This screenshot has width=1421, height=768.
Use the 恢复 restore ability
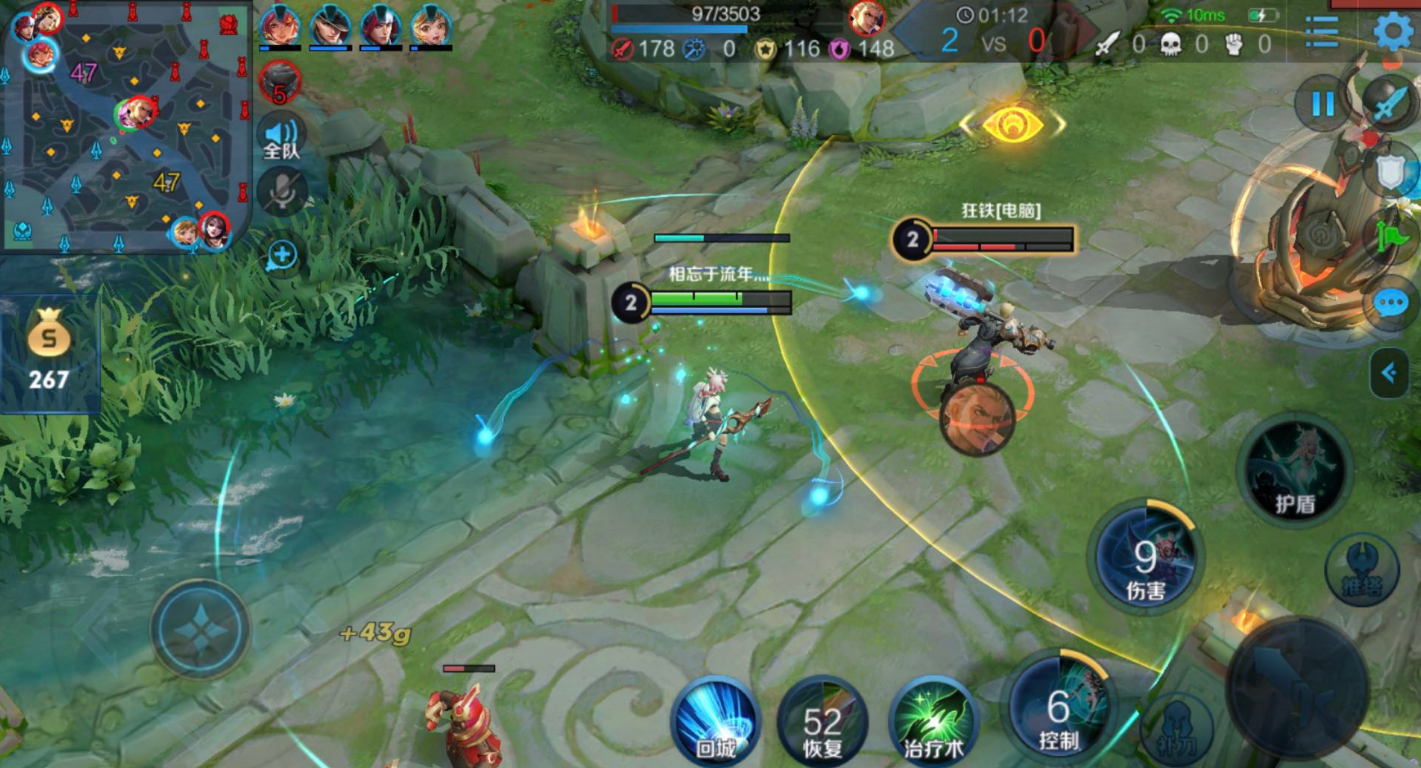coord(822,719)
